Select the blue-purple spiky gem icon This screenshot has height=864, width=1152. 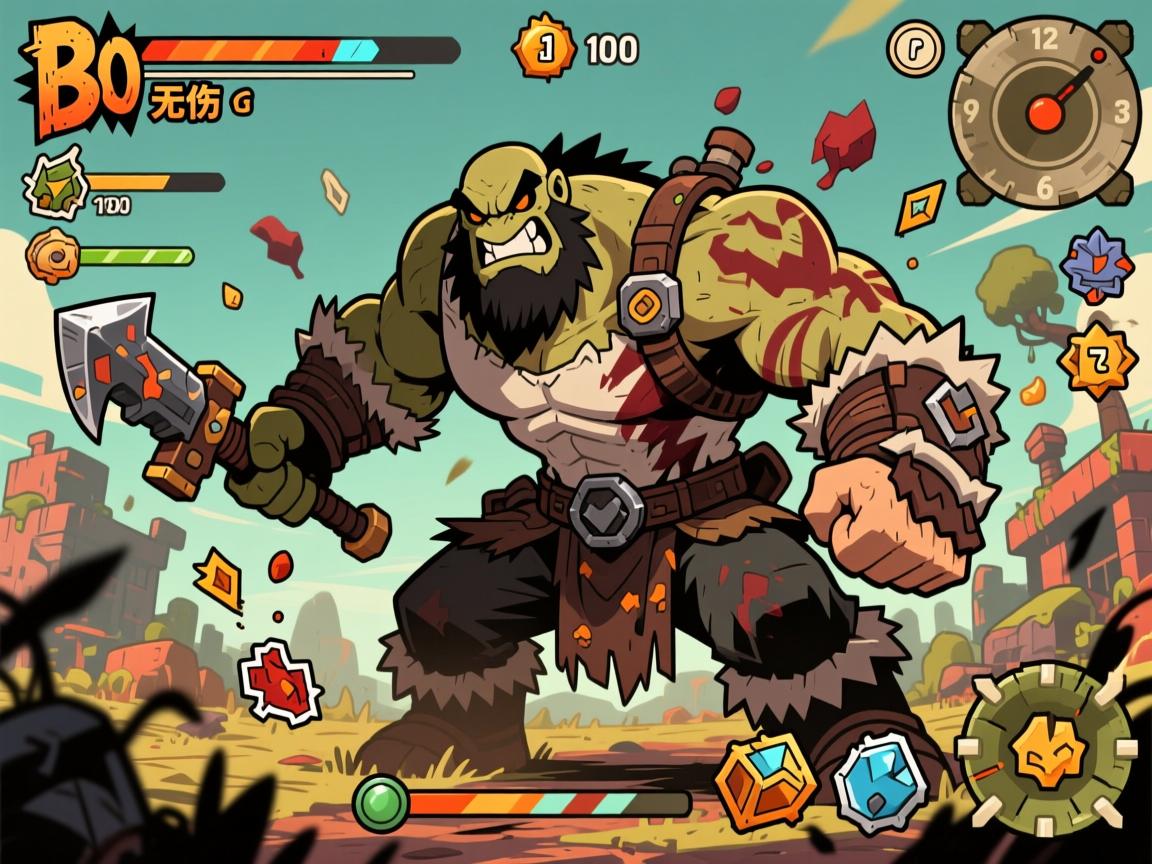click(x=1097, y=264)
